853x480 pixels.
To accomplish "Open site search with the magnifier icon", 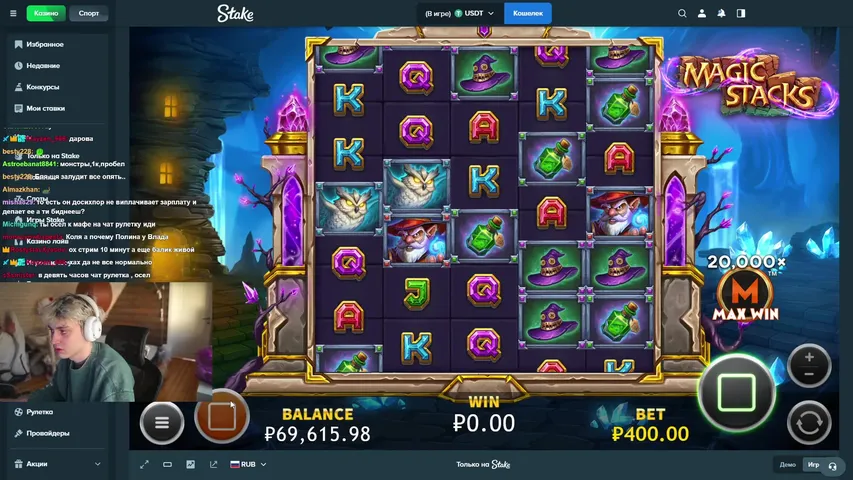I will click(x=682, y=13).
